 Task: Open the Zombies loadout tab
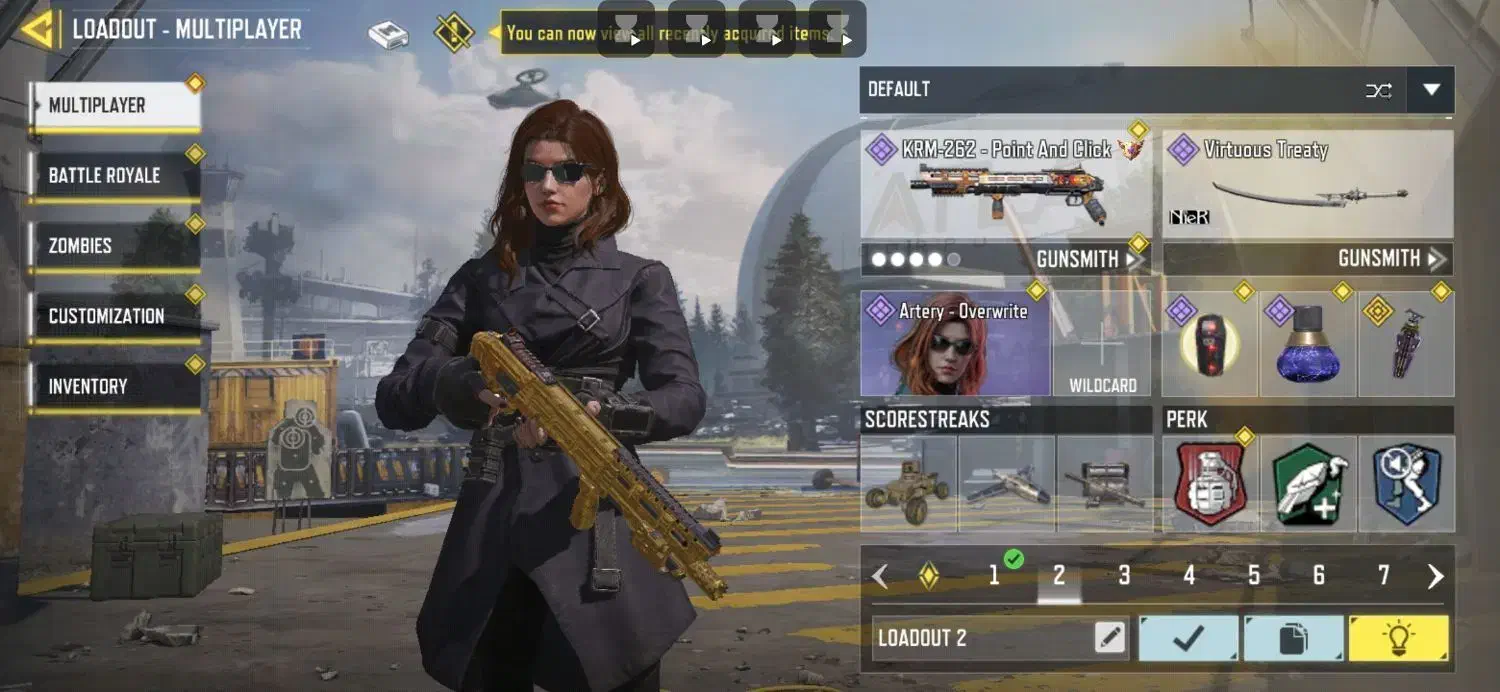(x=114, y=246)
